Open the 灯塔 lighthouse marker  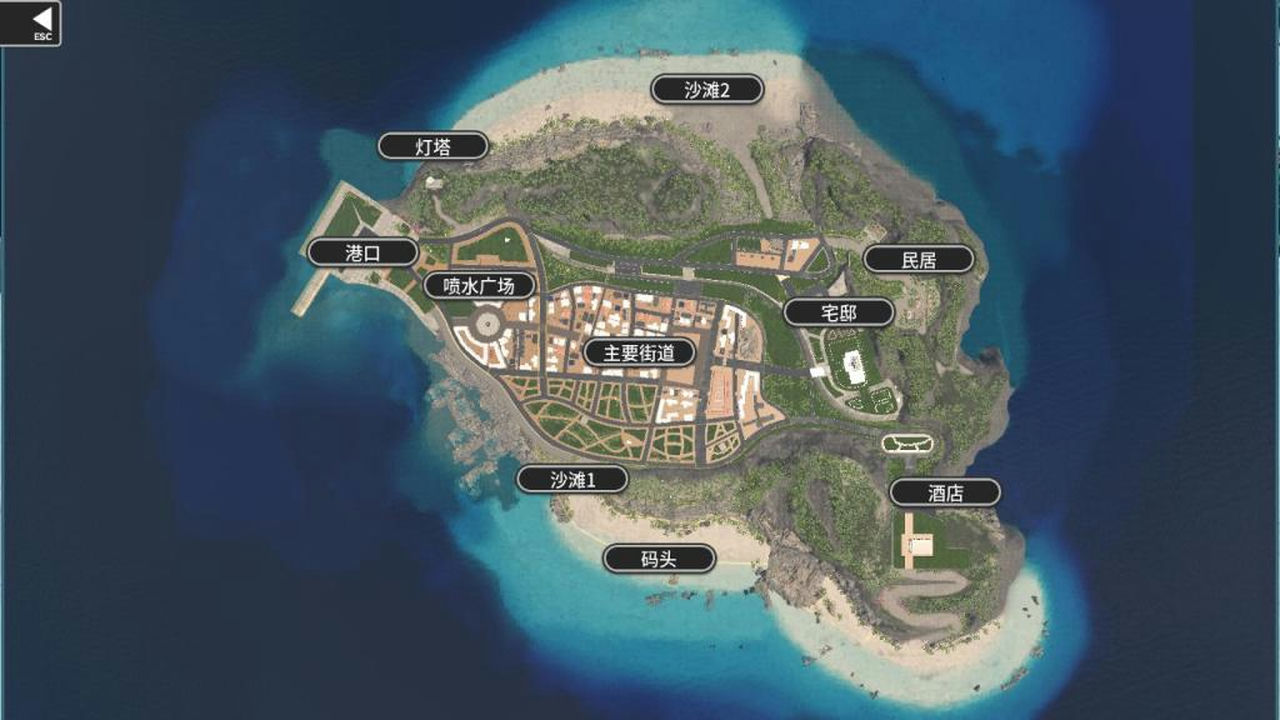(x=434, y=144)
